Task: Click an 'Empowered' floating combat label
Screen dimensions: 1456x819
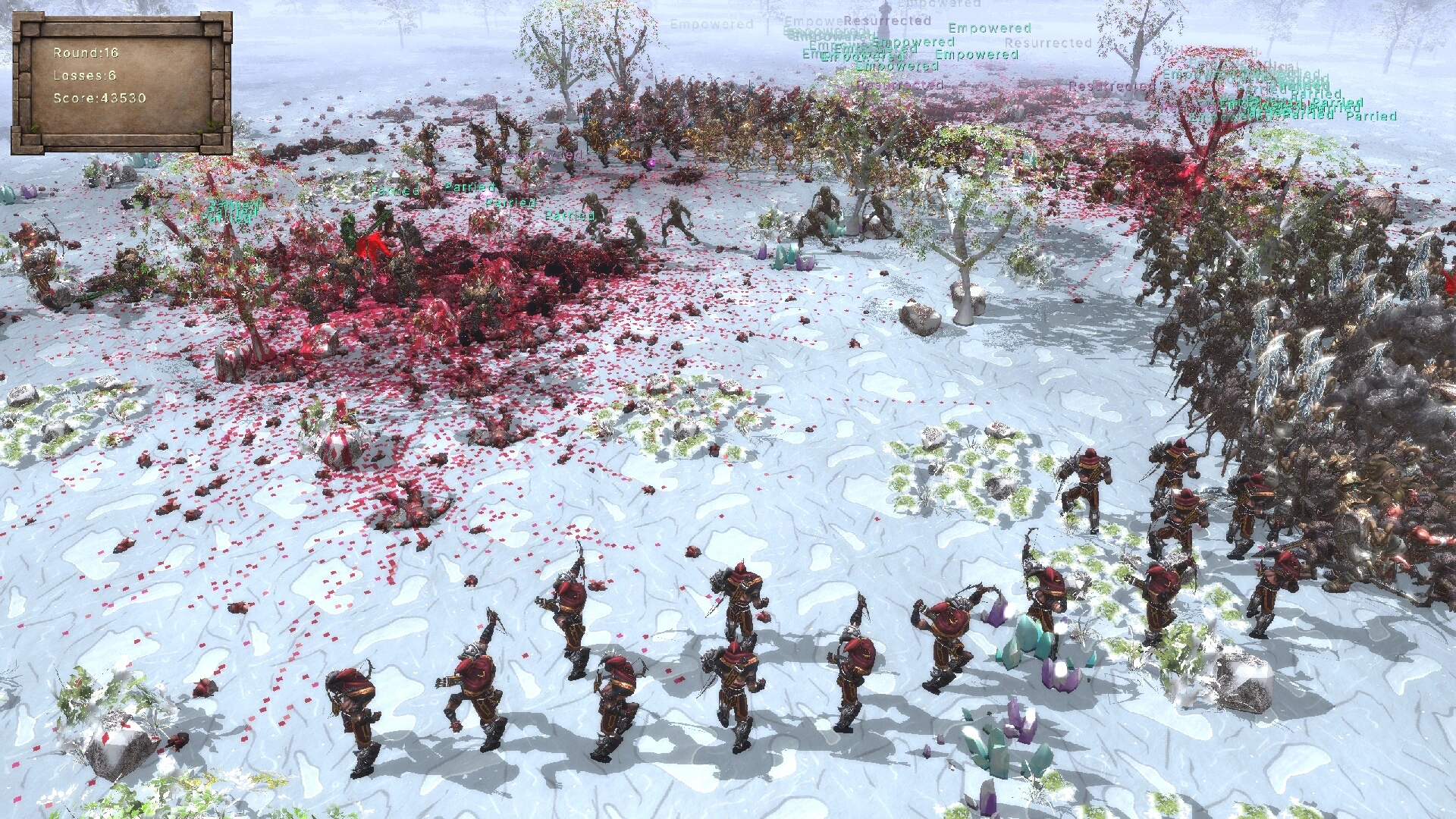Action: (x=990, y=27)
